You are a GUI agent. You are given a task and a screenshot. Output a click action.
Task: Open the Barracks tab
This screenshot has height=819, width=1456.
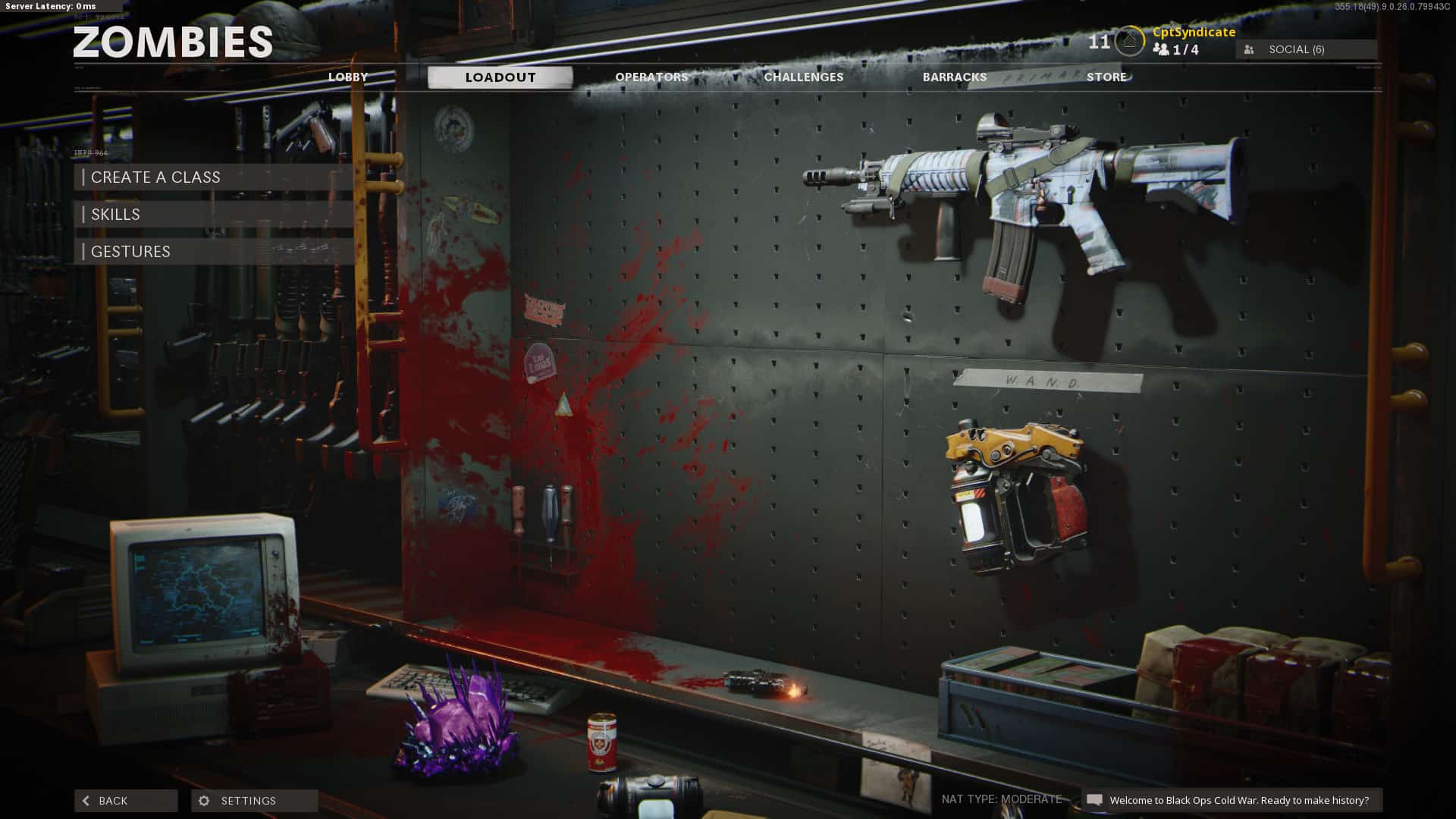pos(955,77)
